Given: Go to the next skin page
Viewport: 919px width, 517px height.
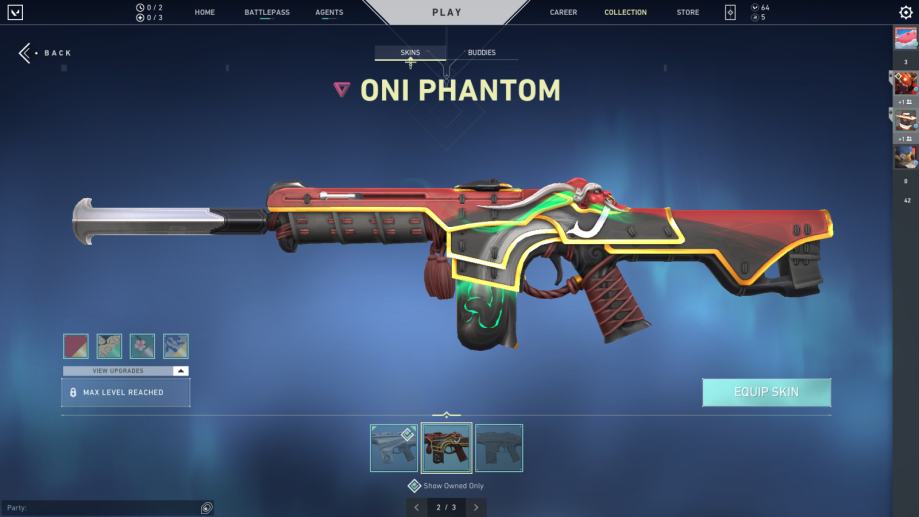Looking at the screenshot, I should point(476,508).
